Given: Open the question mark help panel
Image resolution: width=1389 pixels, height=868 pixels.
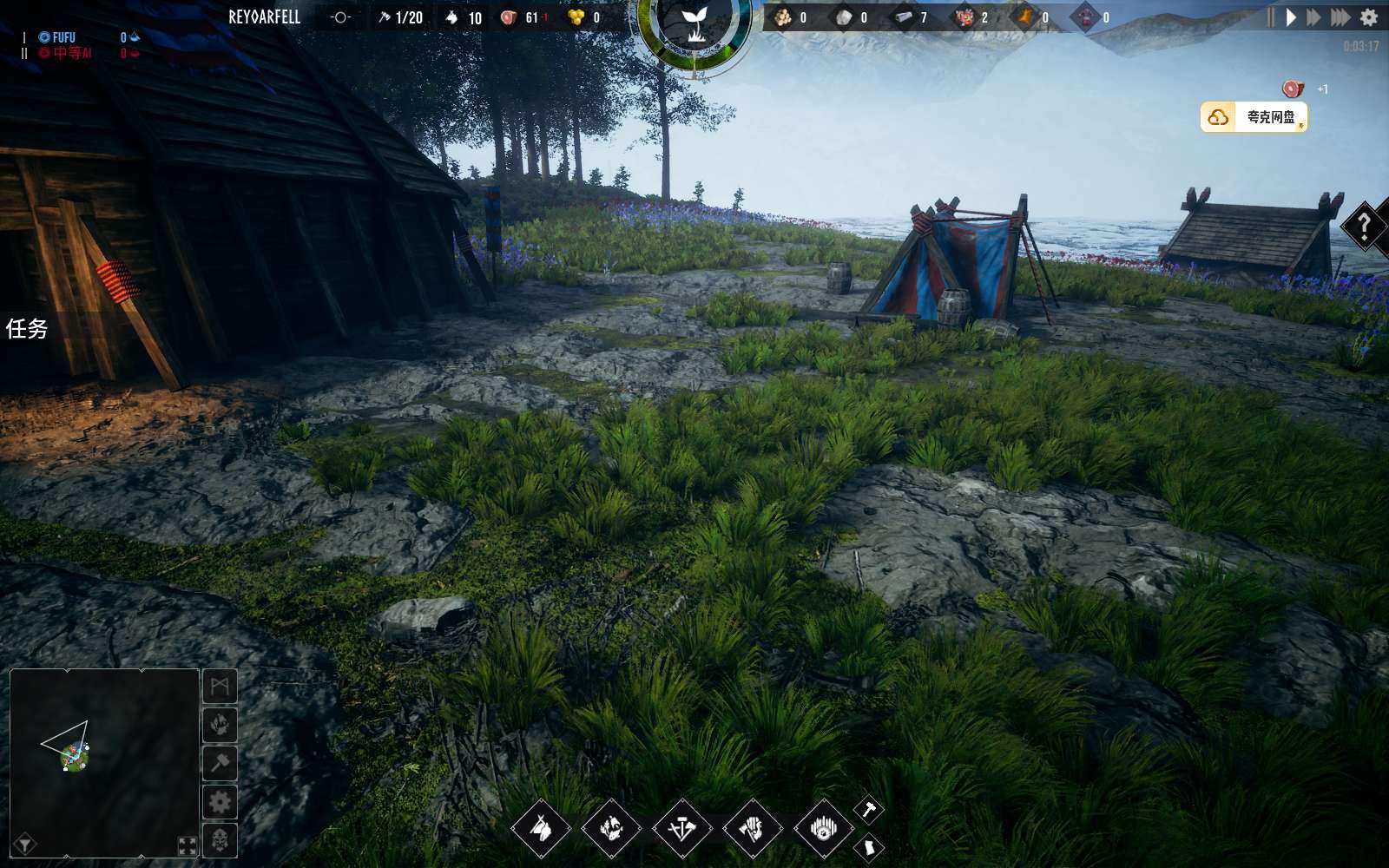Looking at the screenshot, I should (x=1365, y=227).
